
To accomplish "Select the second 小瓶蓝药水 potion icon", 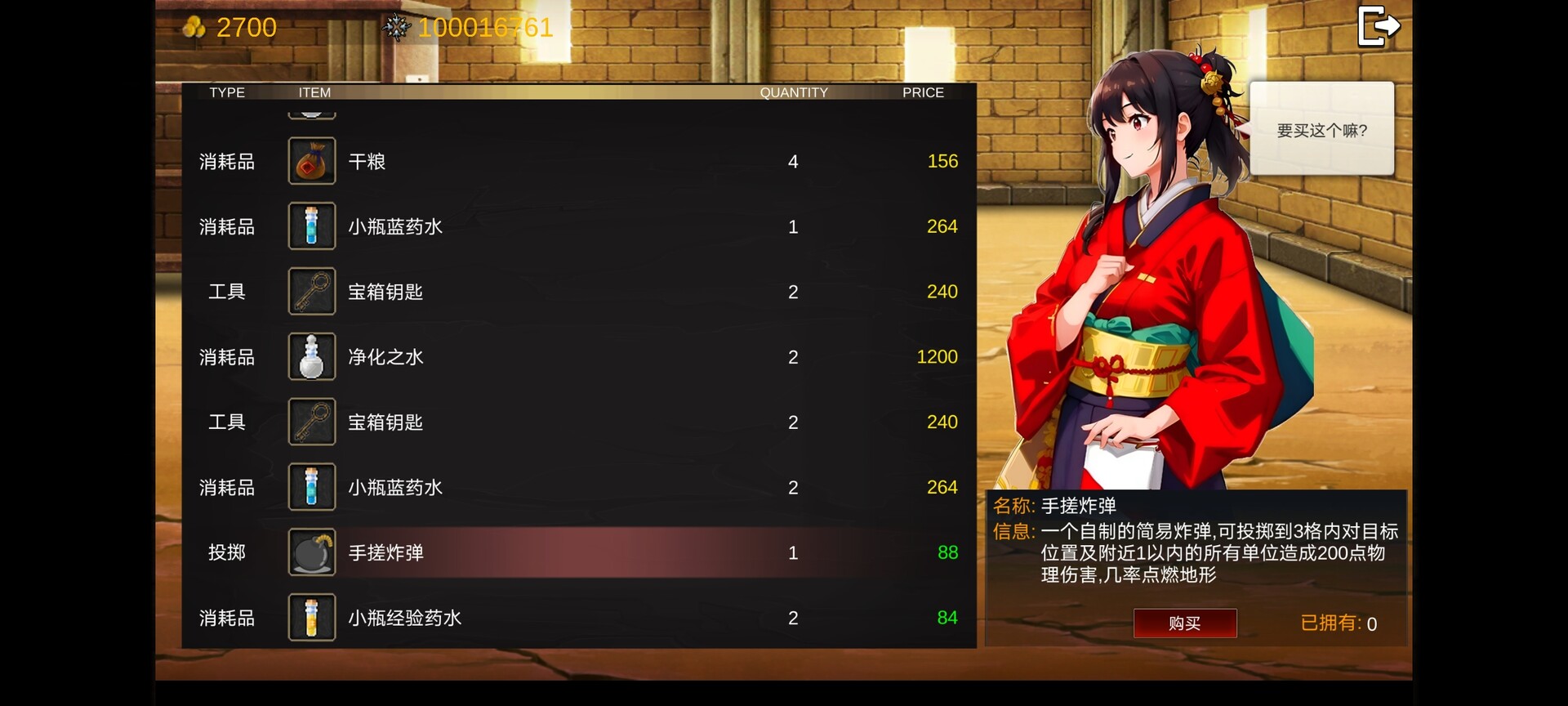I will [311, 487].
